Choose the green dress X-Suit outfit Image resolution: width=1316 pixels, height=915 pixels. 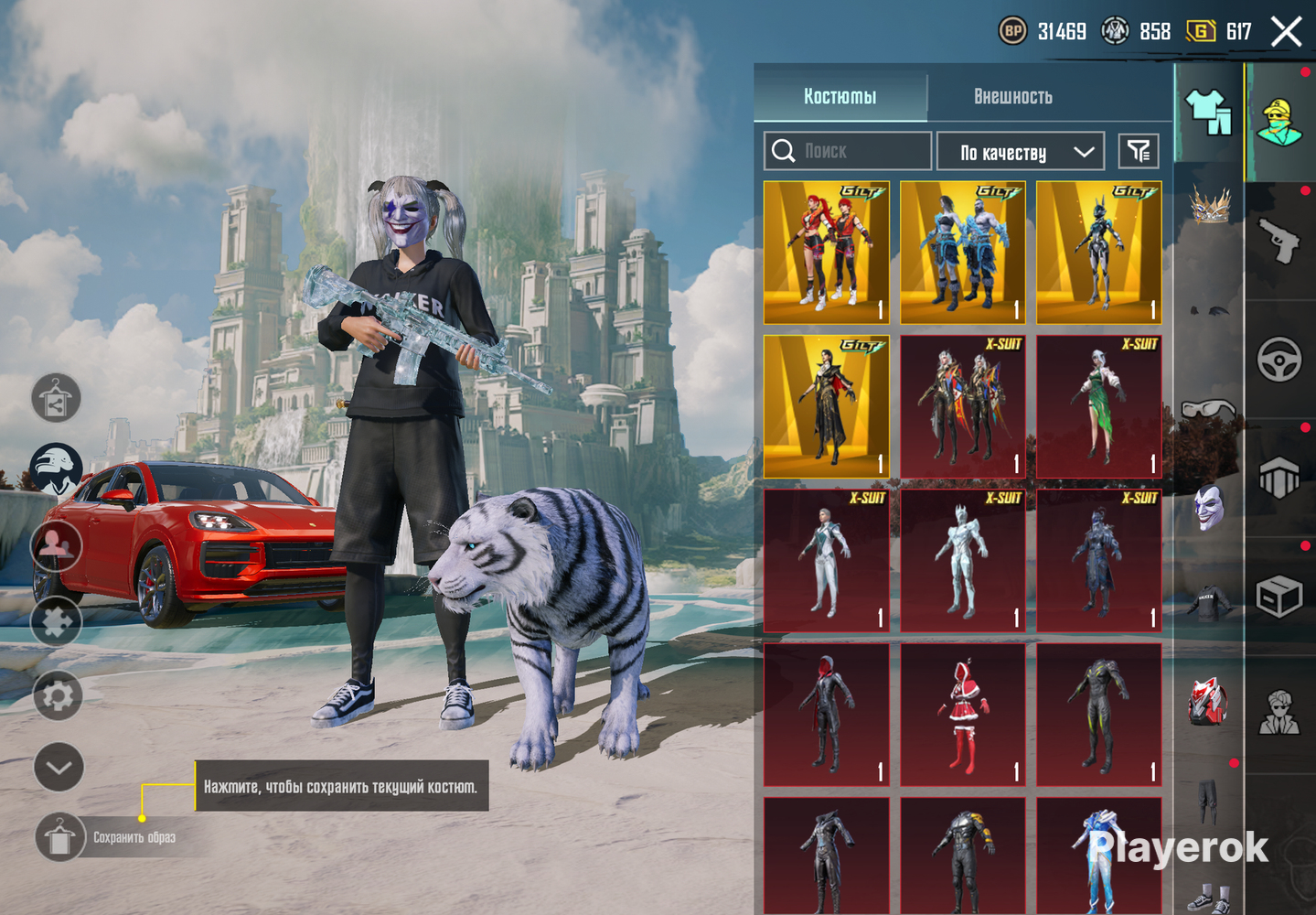1098,406
